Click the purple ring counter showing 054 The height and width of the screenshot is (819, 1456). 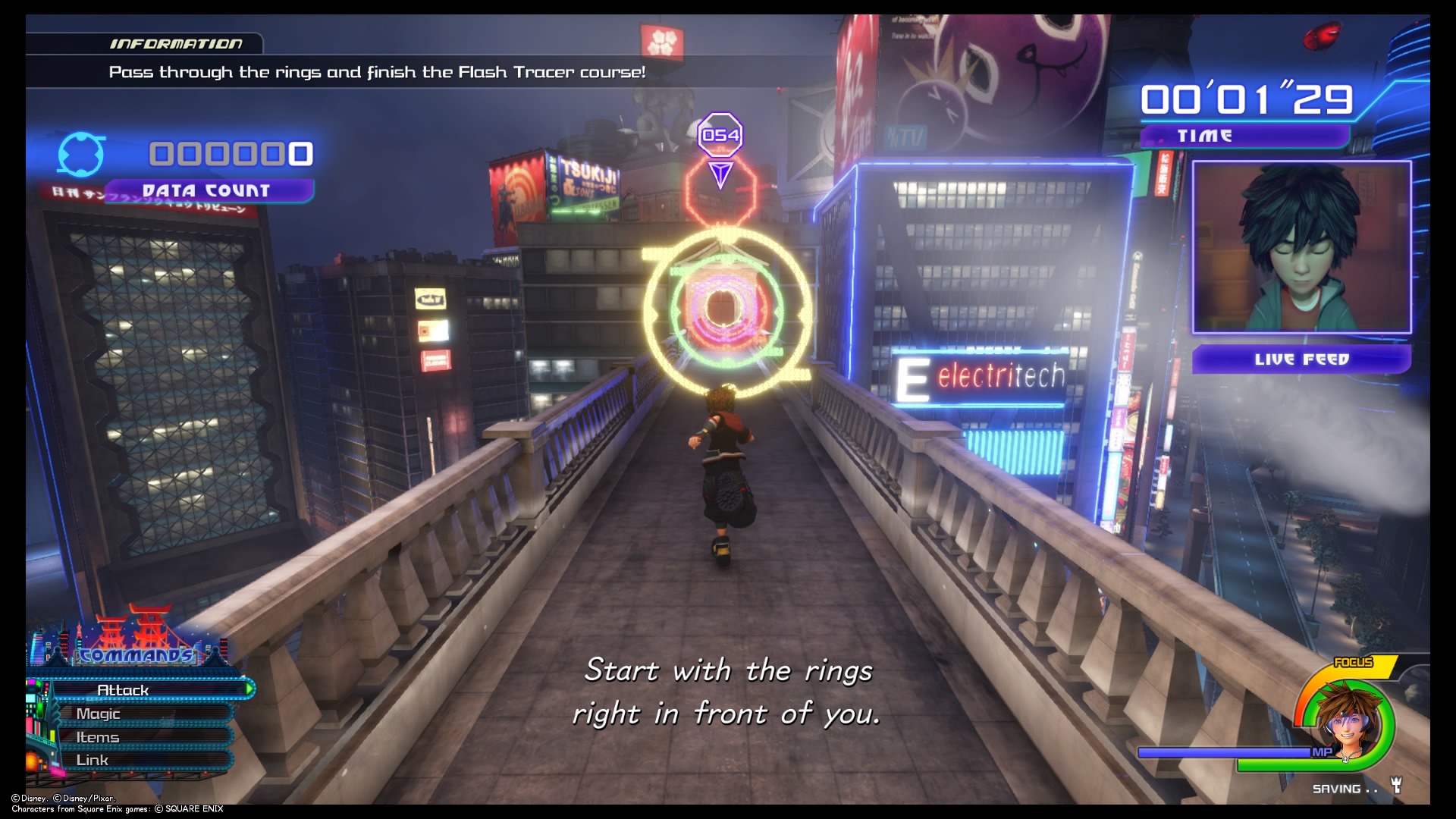click(x=720, y=135)
